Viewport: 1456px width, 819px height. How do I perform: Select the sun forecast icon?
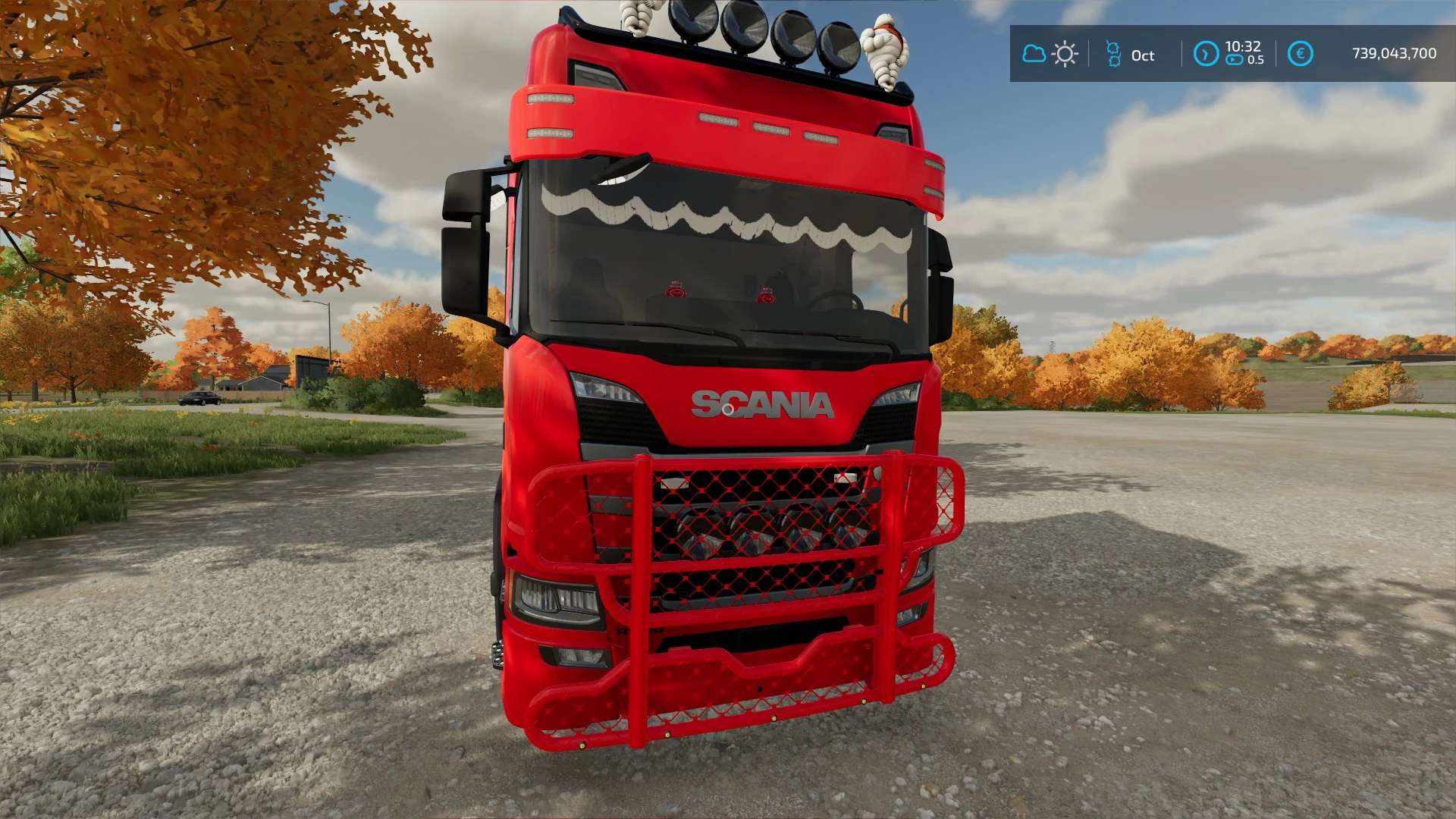click(x=1065, y=54)
